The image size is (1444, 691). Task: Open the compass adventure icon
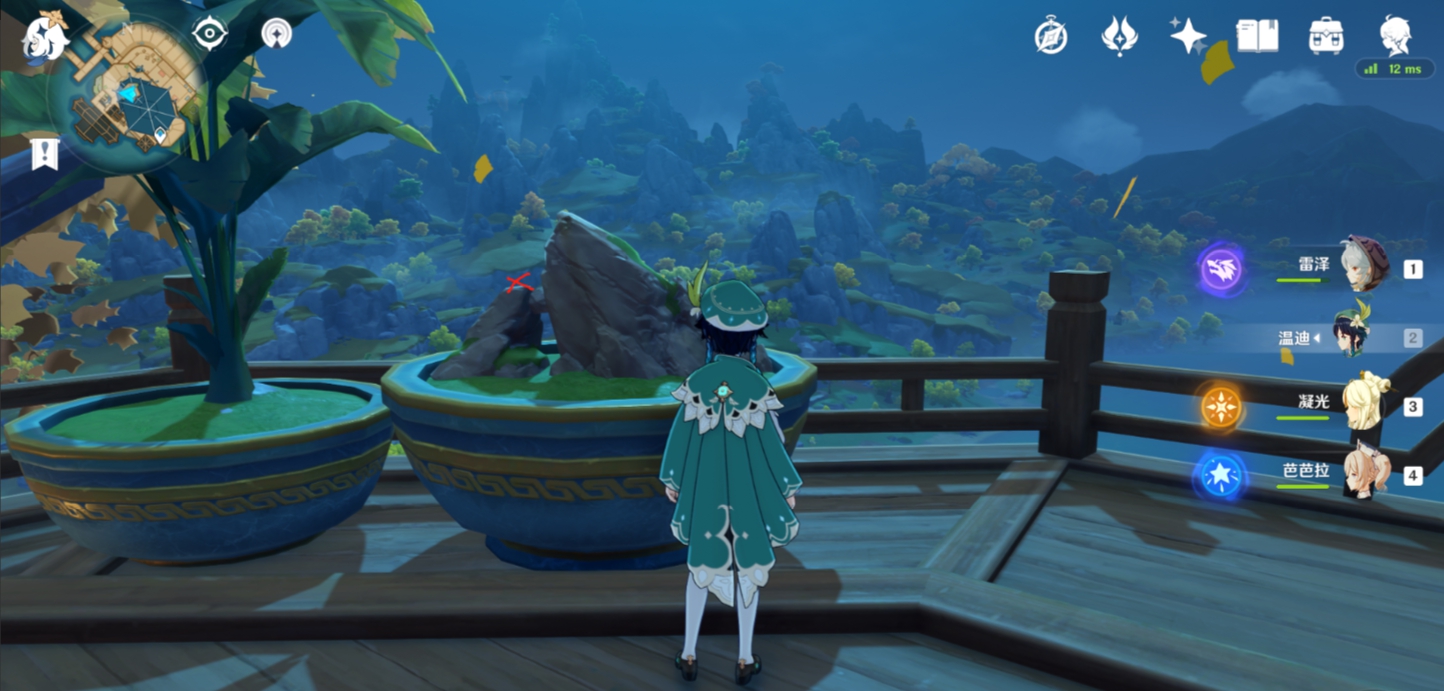(x=1051, y=37)
